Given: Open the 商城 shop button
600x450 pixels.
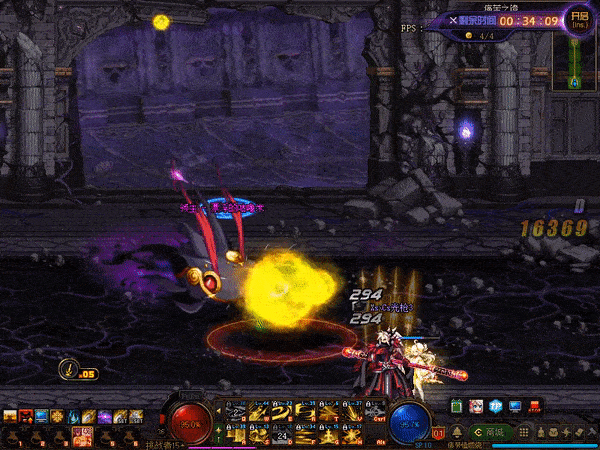Looking at the screenshot, I should point(494,432).
